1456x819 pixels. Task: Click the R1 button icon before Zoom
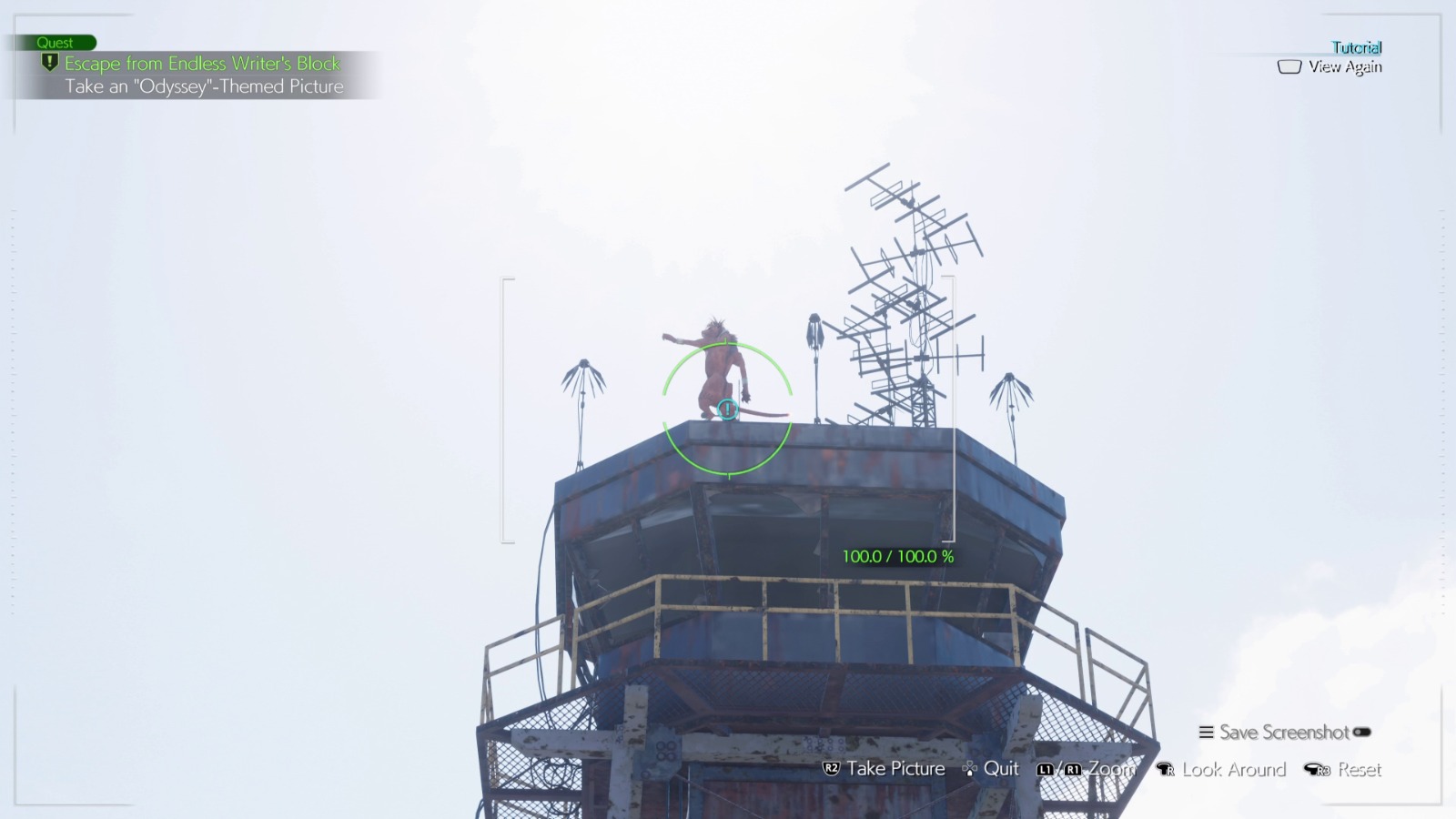tap(1072, 769)
